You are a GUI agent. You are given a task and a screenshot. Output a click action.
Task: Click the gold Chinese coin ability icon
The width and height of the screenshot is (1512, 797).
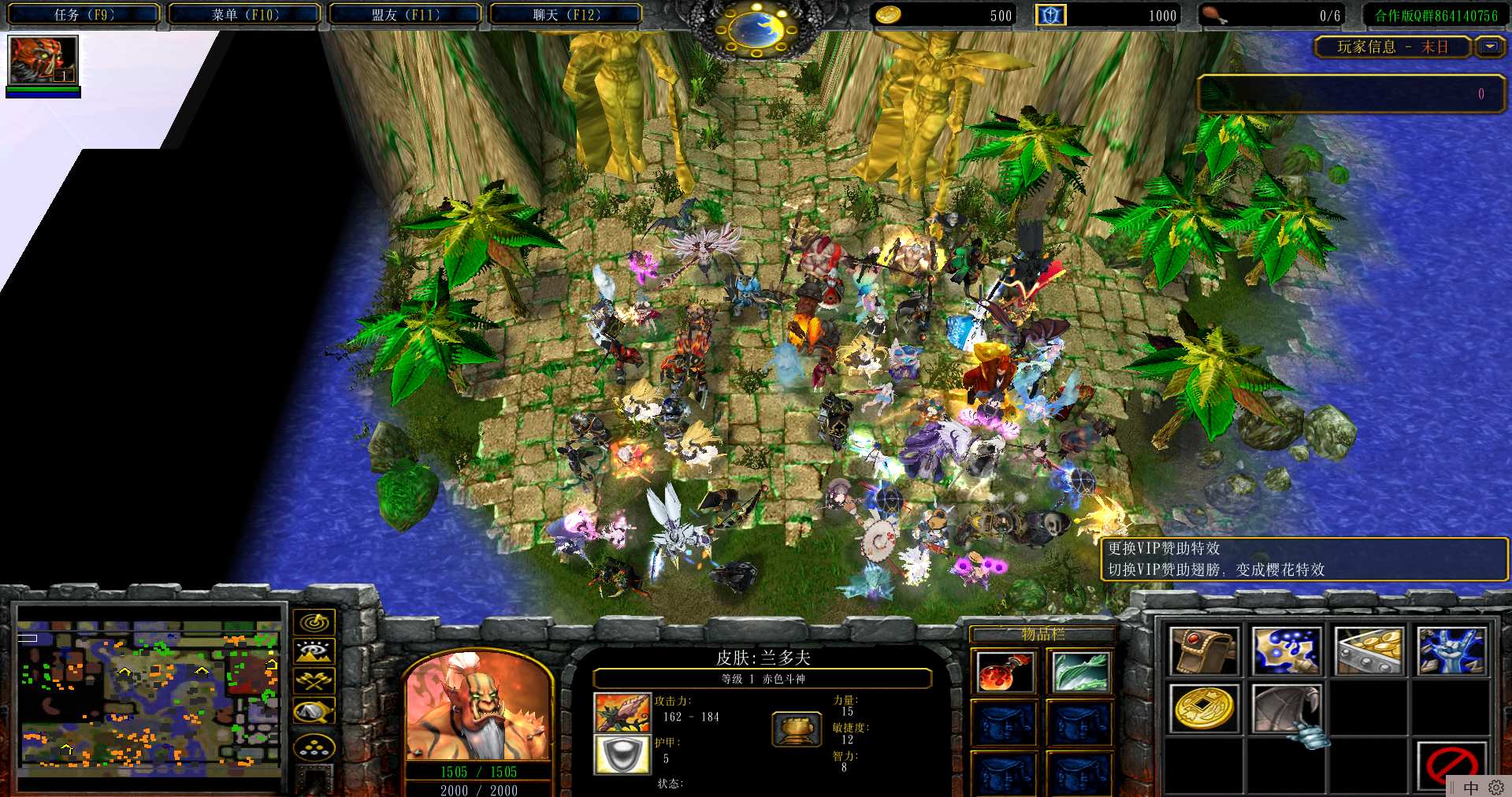pyautogui.click(x=1203, y=707)
